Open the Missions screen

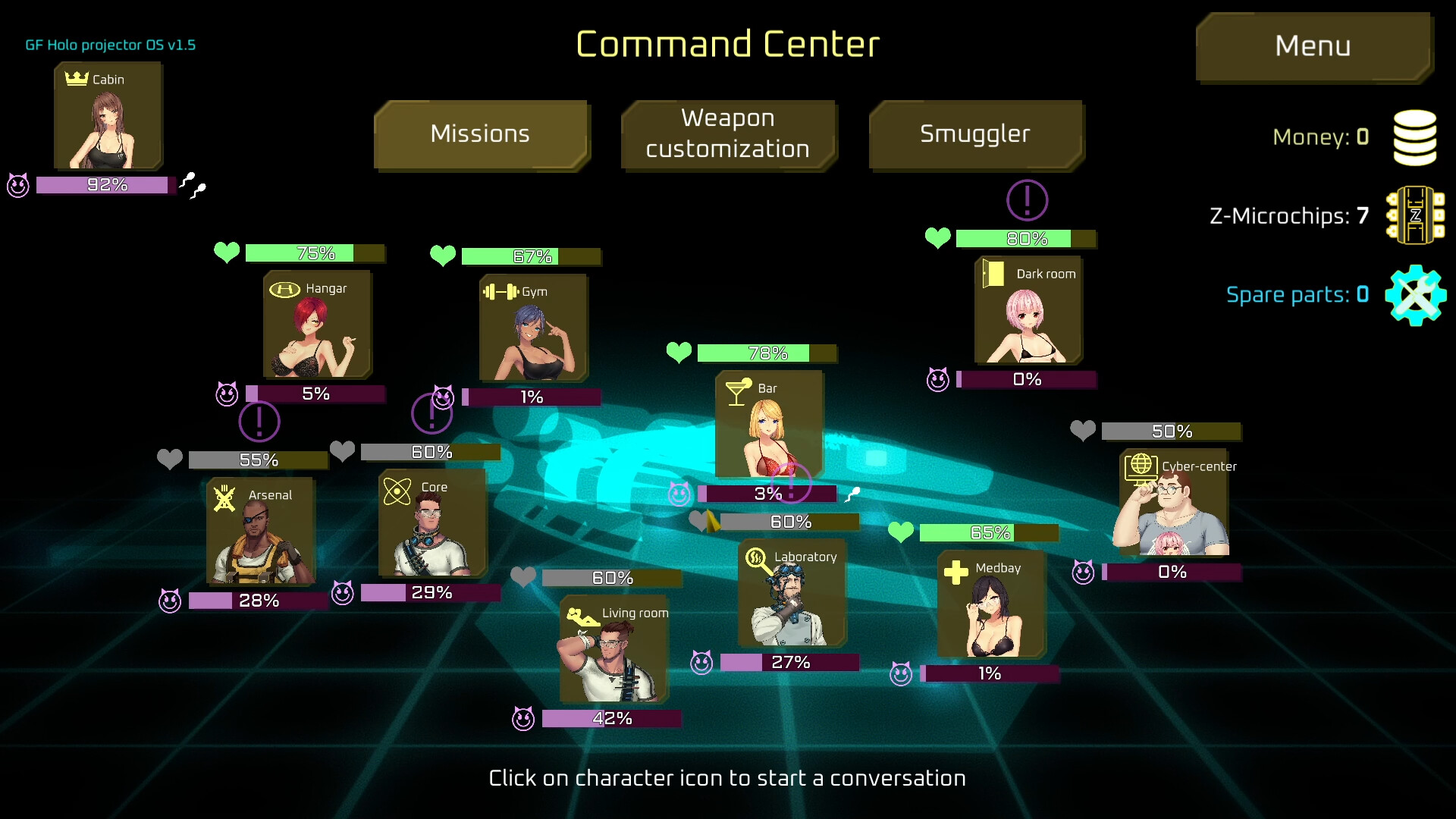(x=481, y=135)
